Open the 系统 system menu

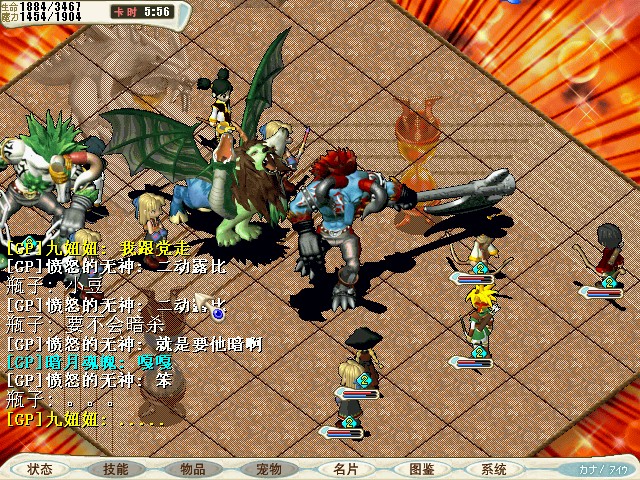(494, 469)
